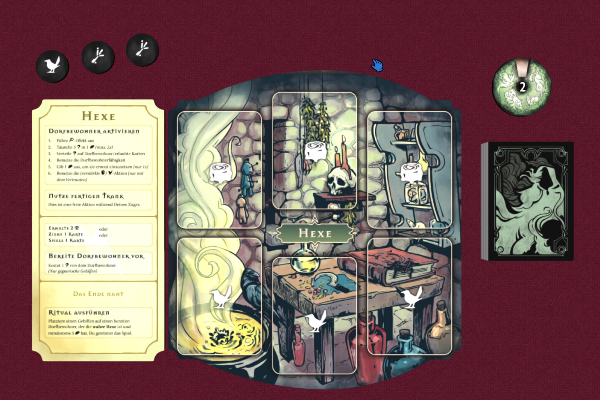Choose the bubbling cauldron board slot
The height and width of the screenshot is (400, 600).
(219, 297)
